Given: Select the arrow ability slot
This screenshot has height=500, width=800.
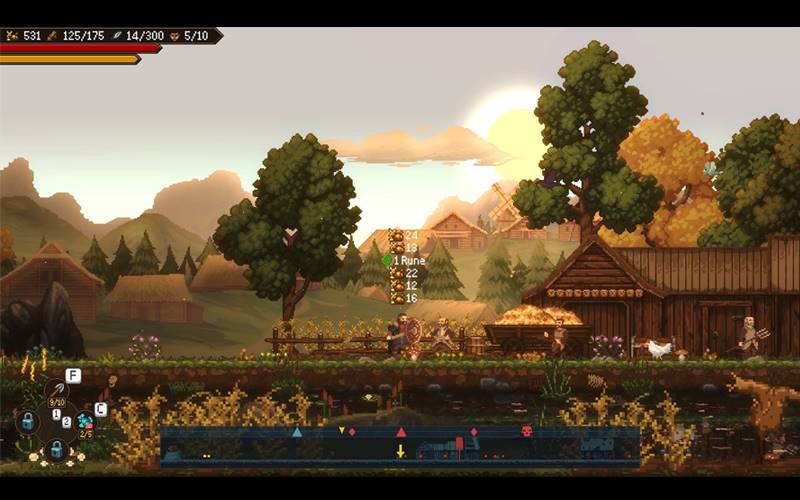Looking at the screenshot, I should (57, 390).
